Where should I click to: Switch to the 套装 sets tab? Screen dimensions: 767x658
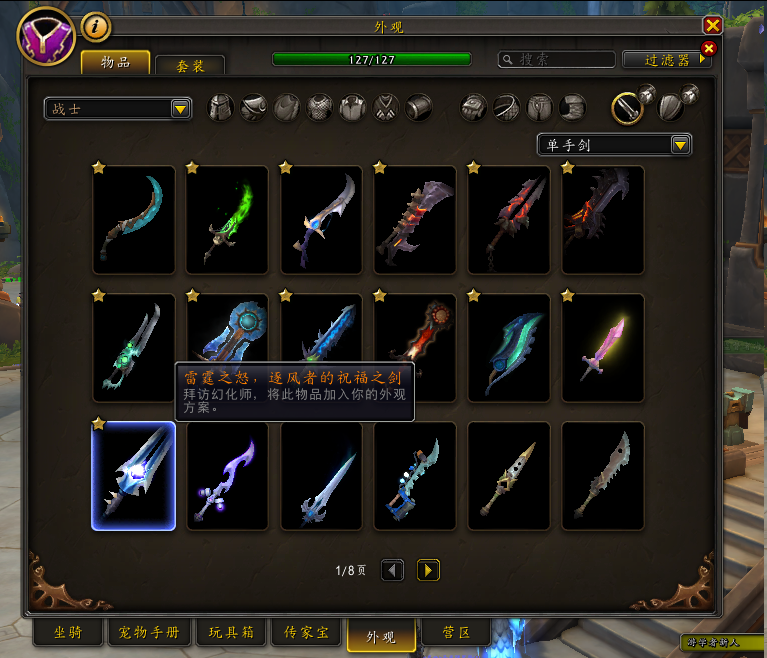point(189,65)
